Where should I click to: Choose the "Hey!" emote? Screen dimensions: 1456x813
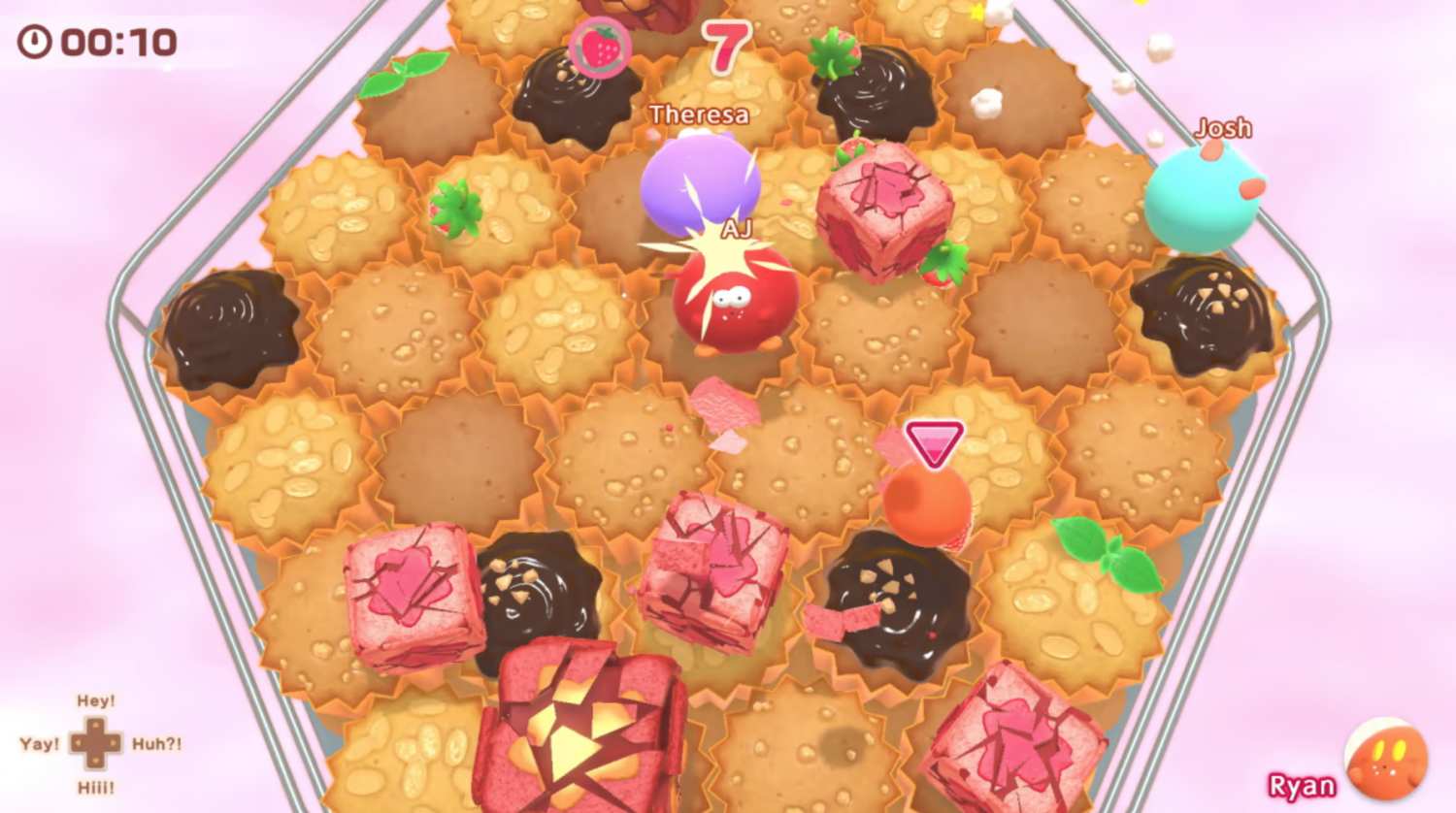(95, 700)
